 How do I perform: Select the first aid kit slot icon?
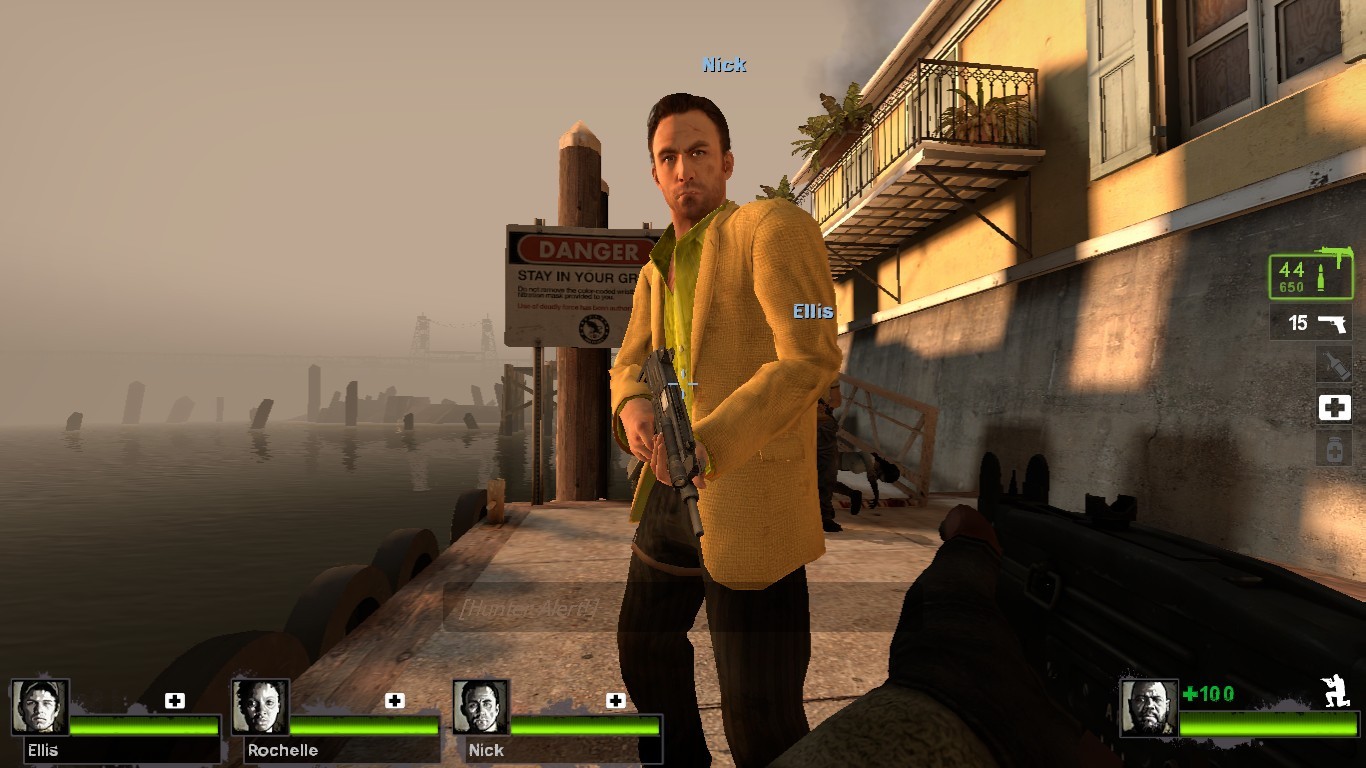click(1335, 408)
